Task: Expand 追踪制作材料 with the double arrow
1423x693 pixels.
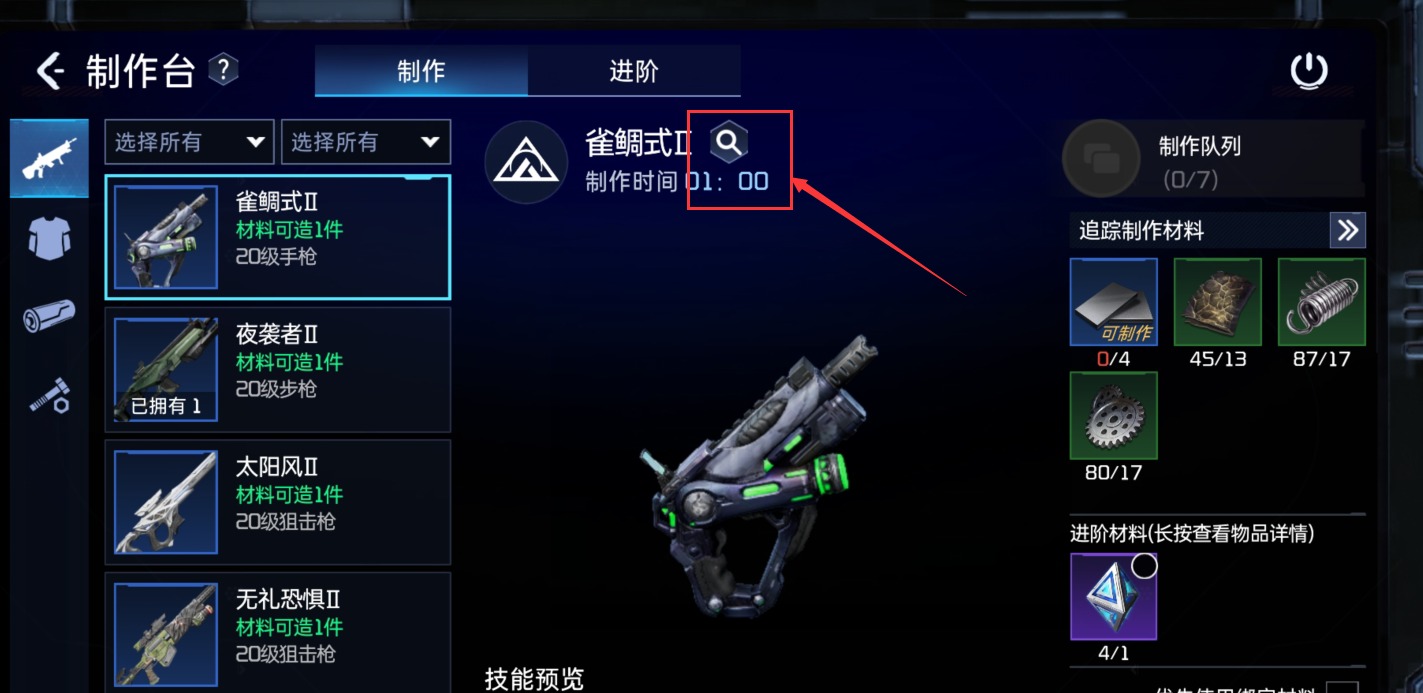Action: point(1347,231)
